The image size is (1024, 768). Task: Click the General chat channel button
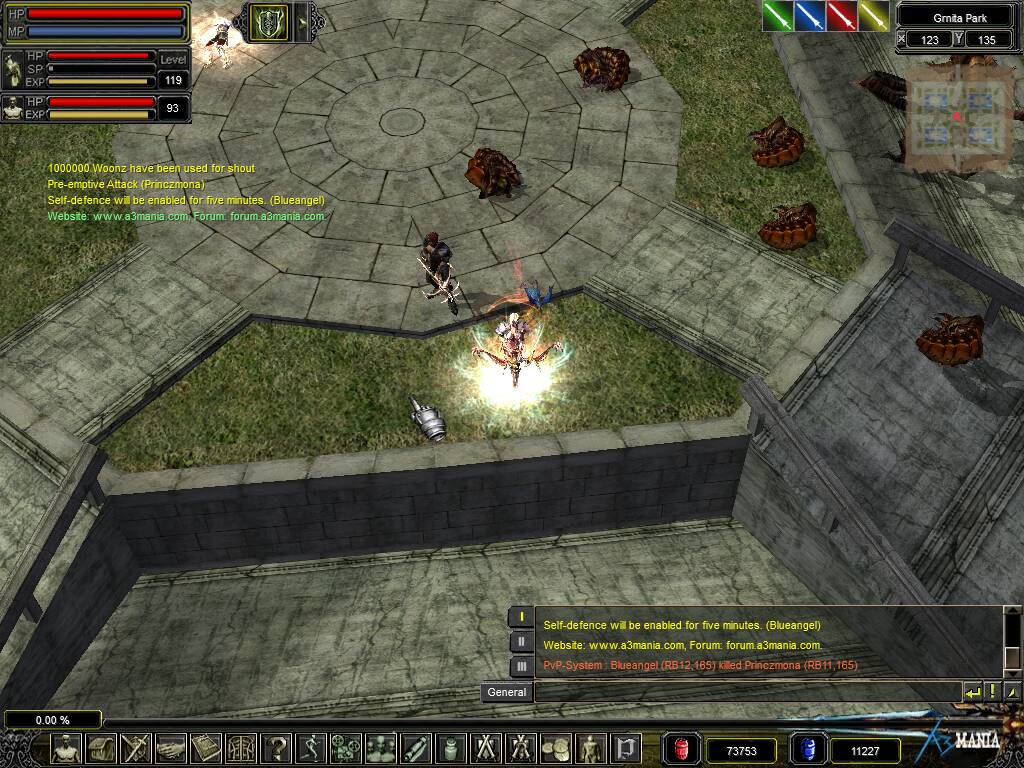click(x=507, y=692)
